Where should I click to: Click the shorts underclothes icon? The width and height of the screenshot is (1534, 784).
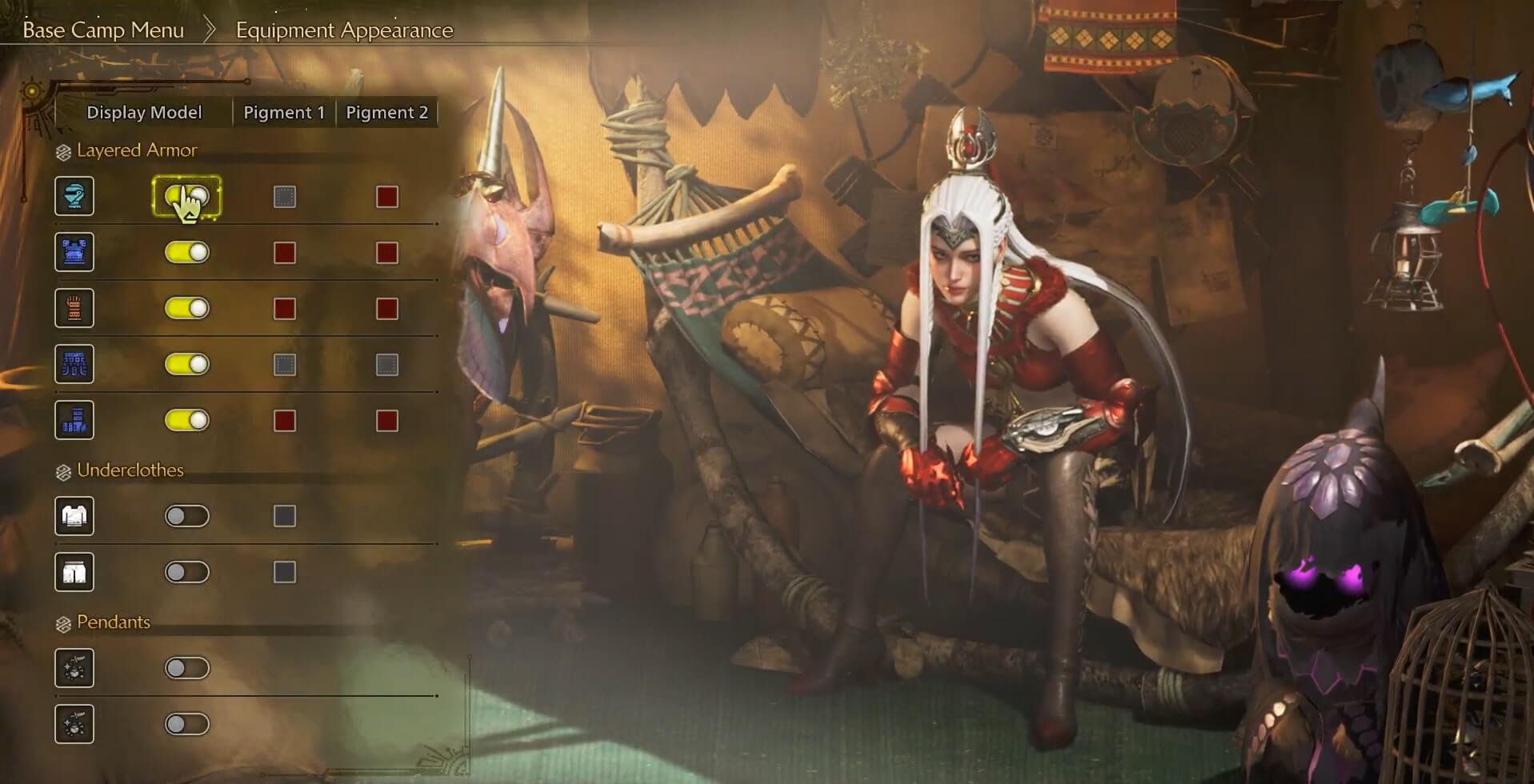74,572
